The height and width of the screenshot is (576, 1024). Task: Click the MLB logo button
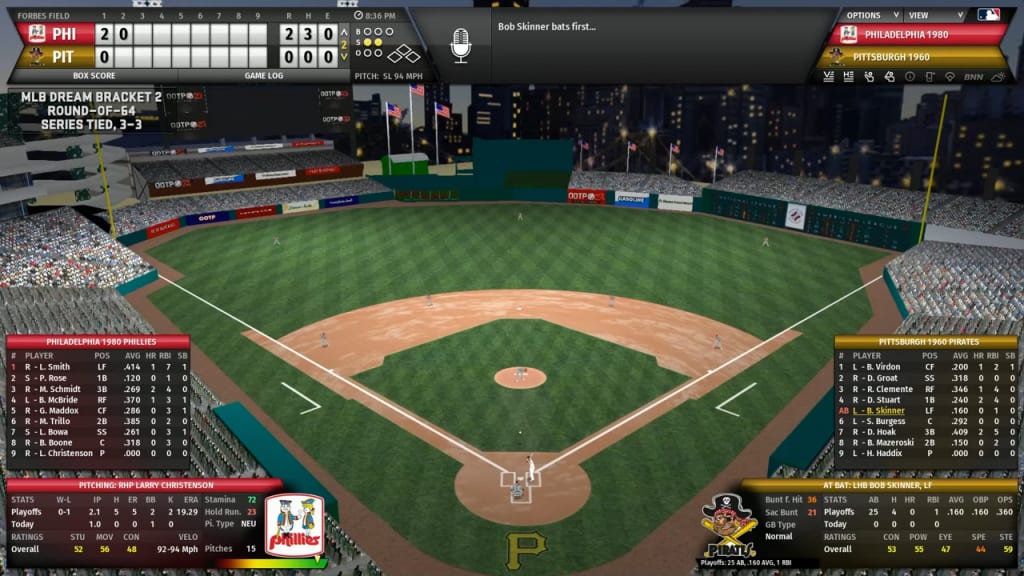(x=988, y=15)
